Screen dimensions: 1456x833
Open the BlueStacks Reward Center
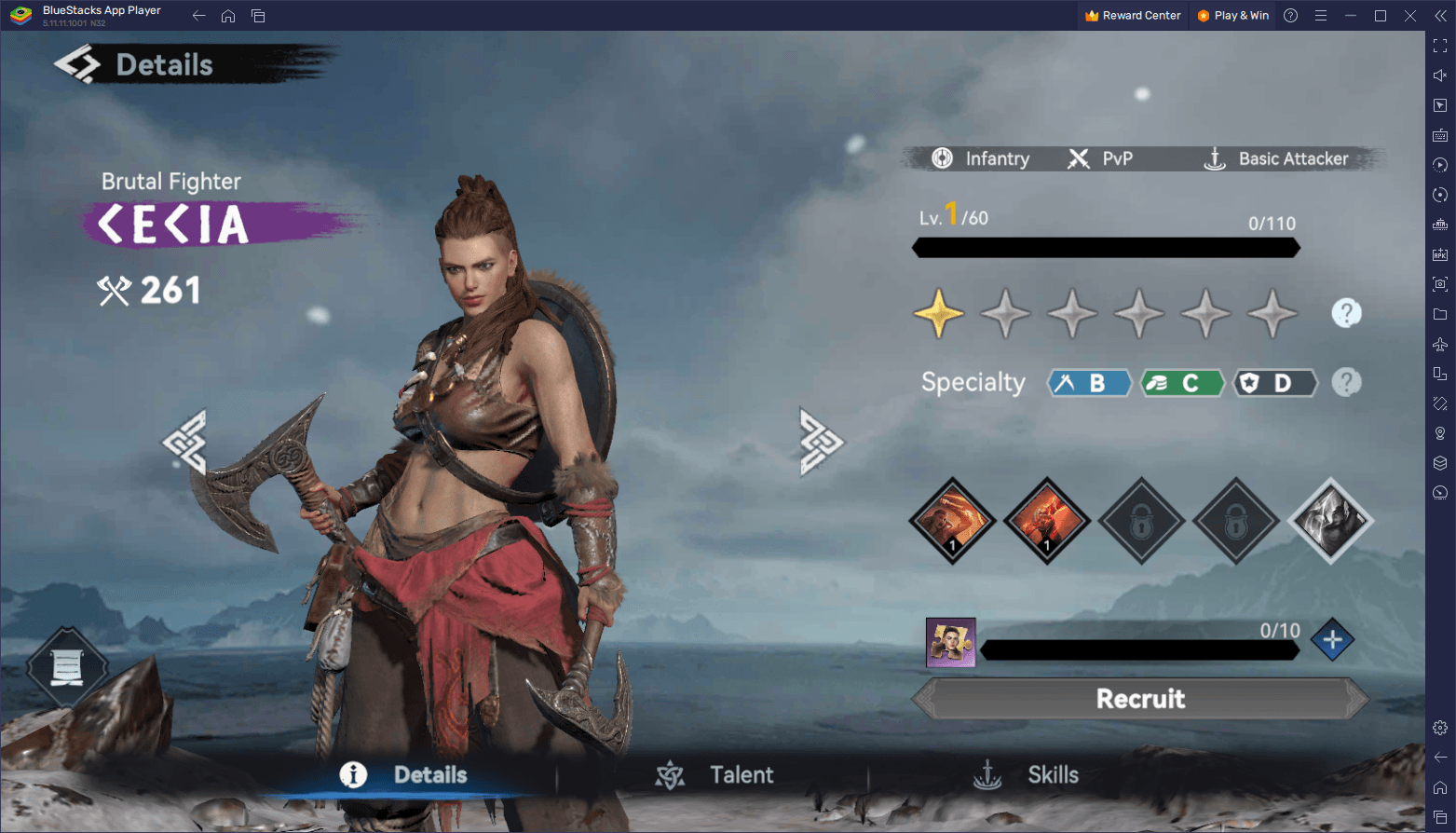click(x=1133, y=16)
